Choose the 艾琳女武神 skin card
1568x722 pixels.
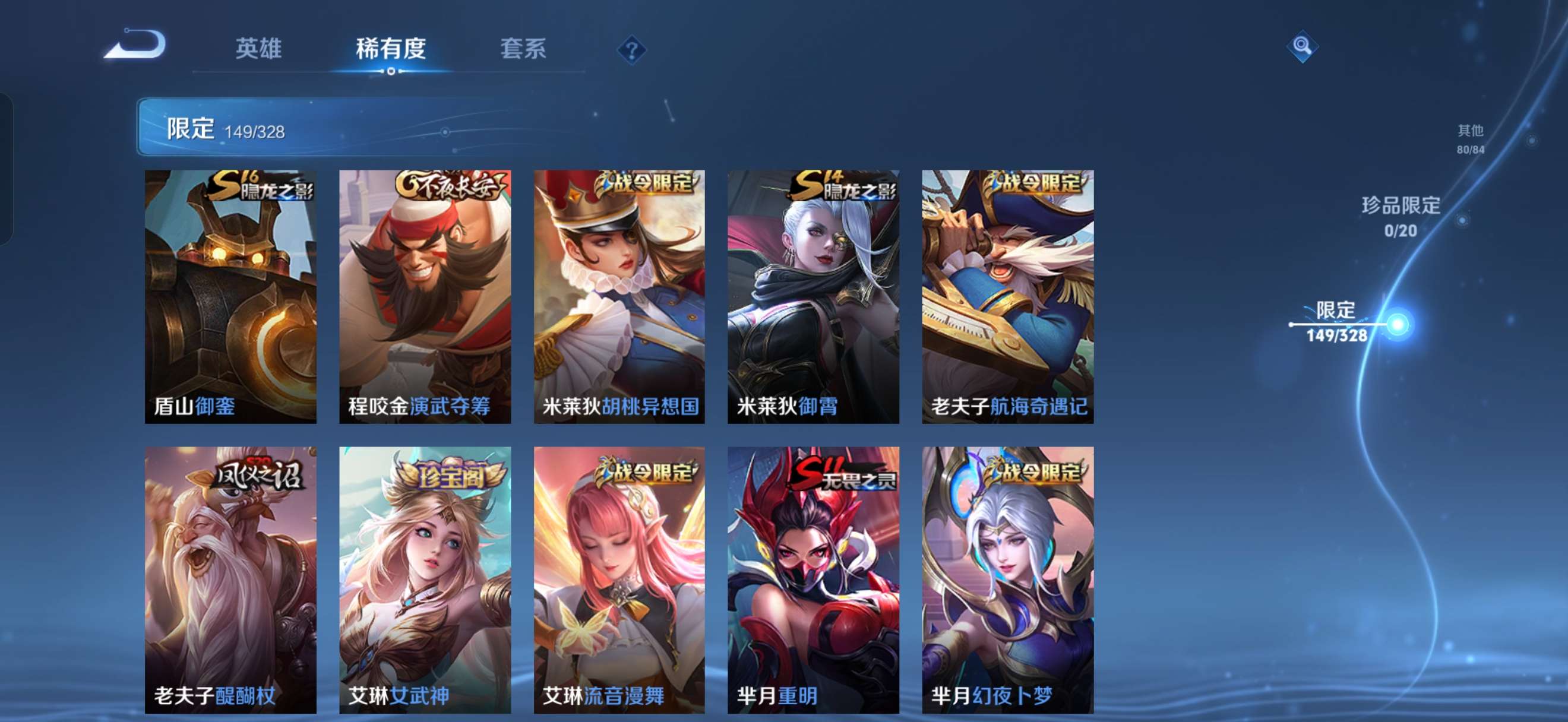pos(425,579)
